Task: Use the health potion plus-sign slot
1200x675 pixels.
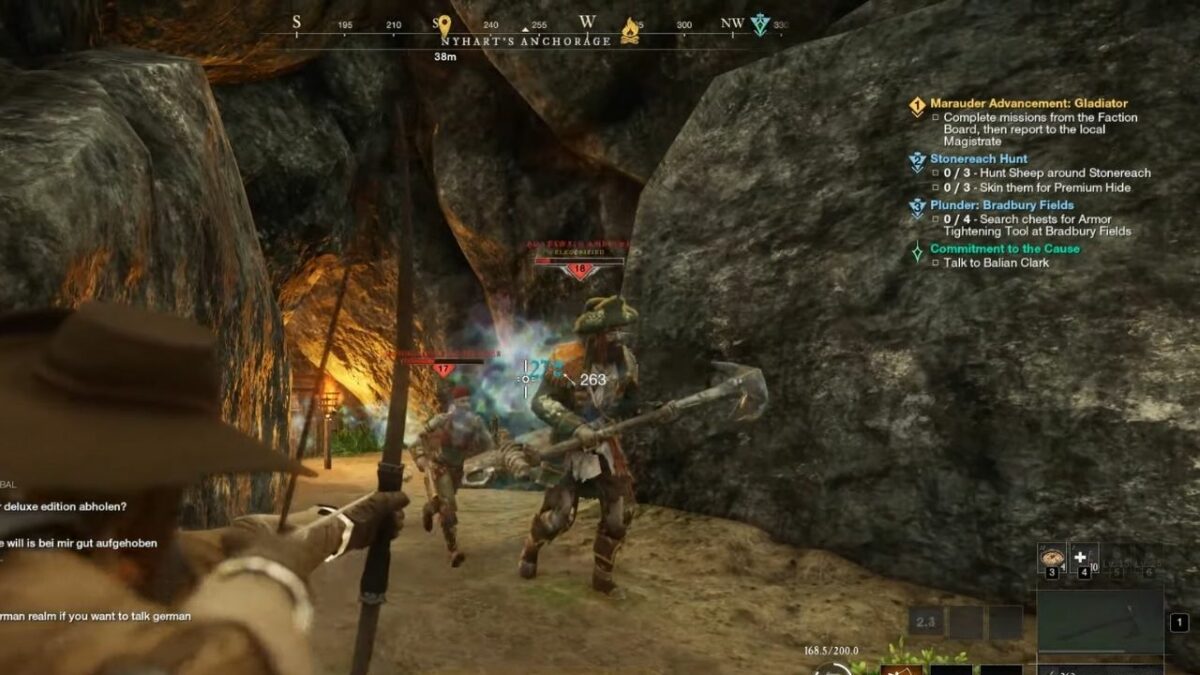Action: tap(1082, 559)
